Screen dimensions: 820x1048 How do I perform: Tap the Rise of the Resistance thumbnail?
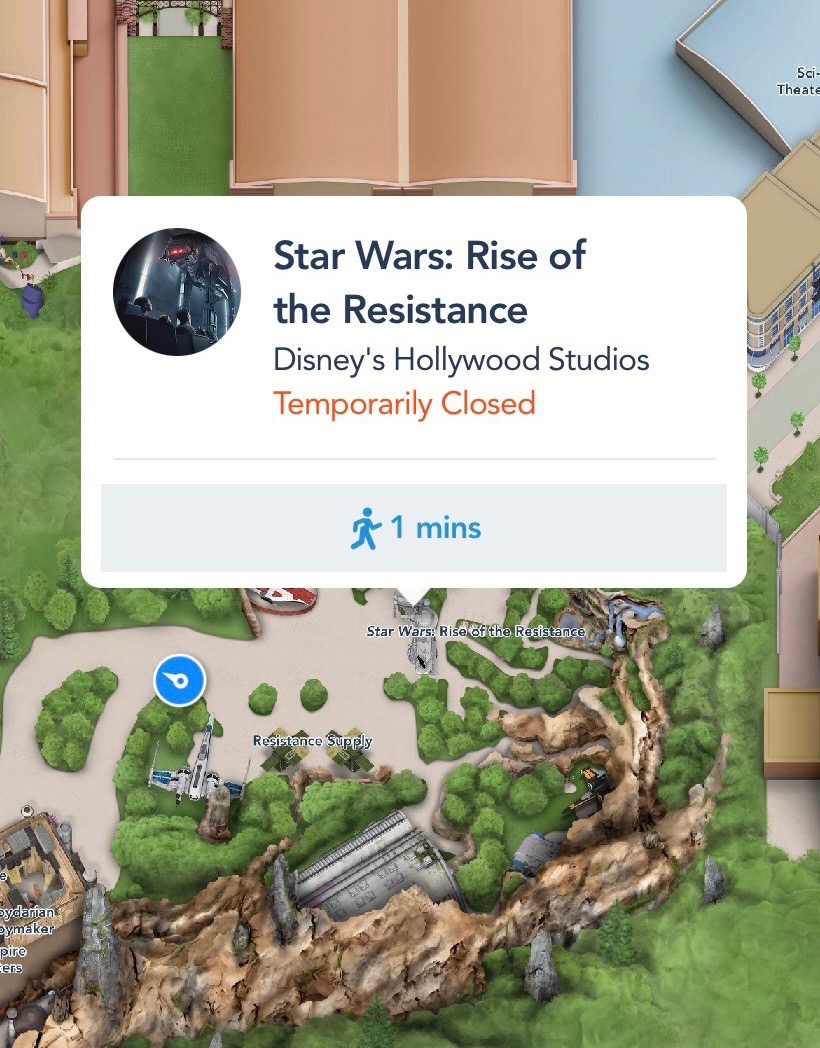pyautogui.click(x=177, y=292)
